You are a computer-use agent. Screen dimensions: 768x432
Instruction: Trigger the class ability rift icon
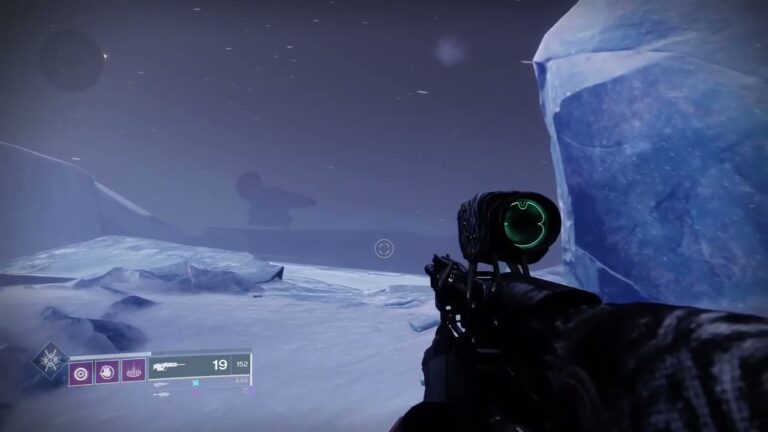click(x=133, y=372)
